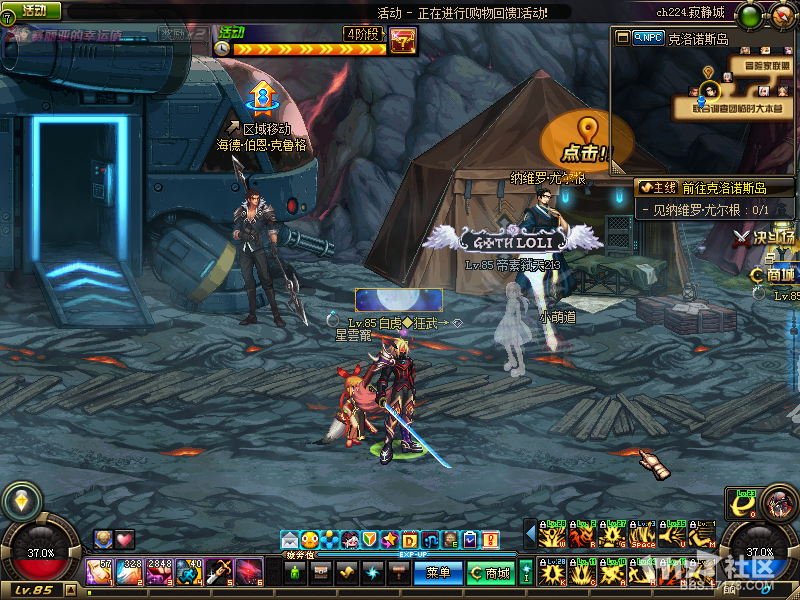This screenshot has height=600, width=800.
Task: Use the consumable slot showing 328
Action: (129, 572)
